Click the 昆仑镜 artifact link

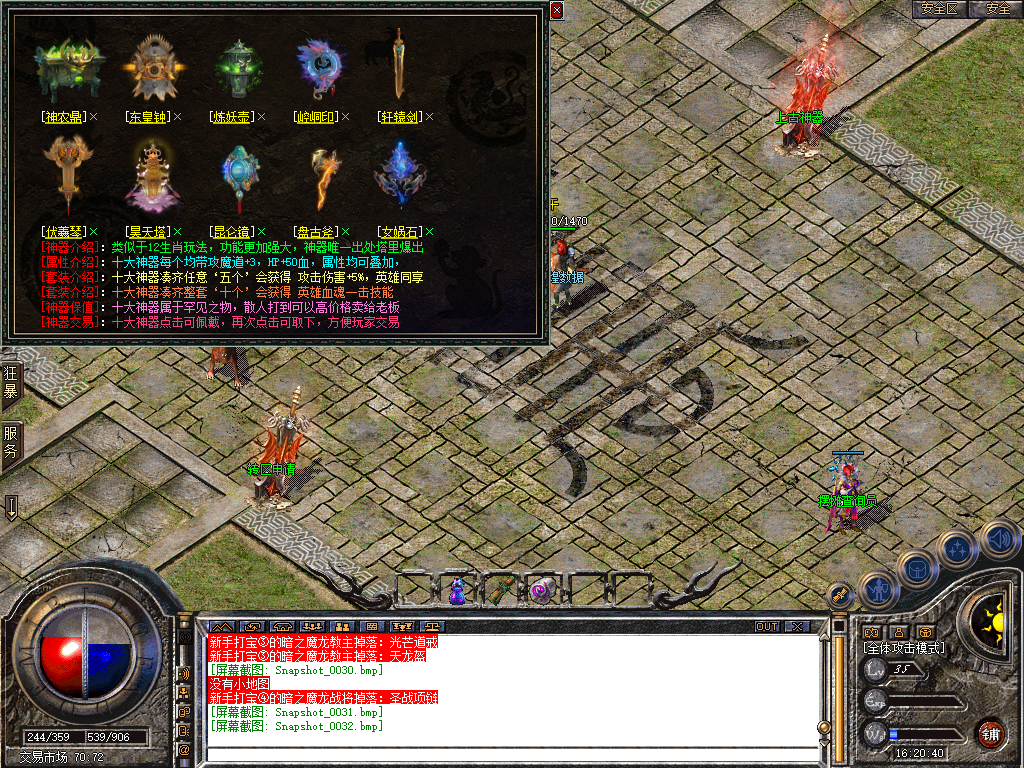[232, 231]
